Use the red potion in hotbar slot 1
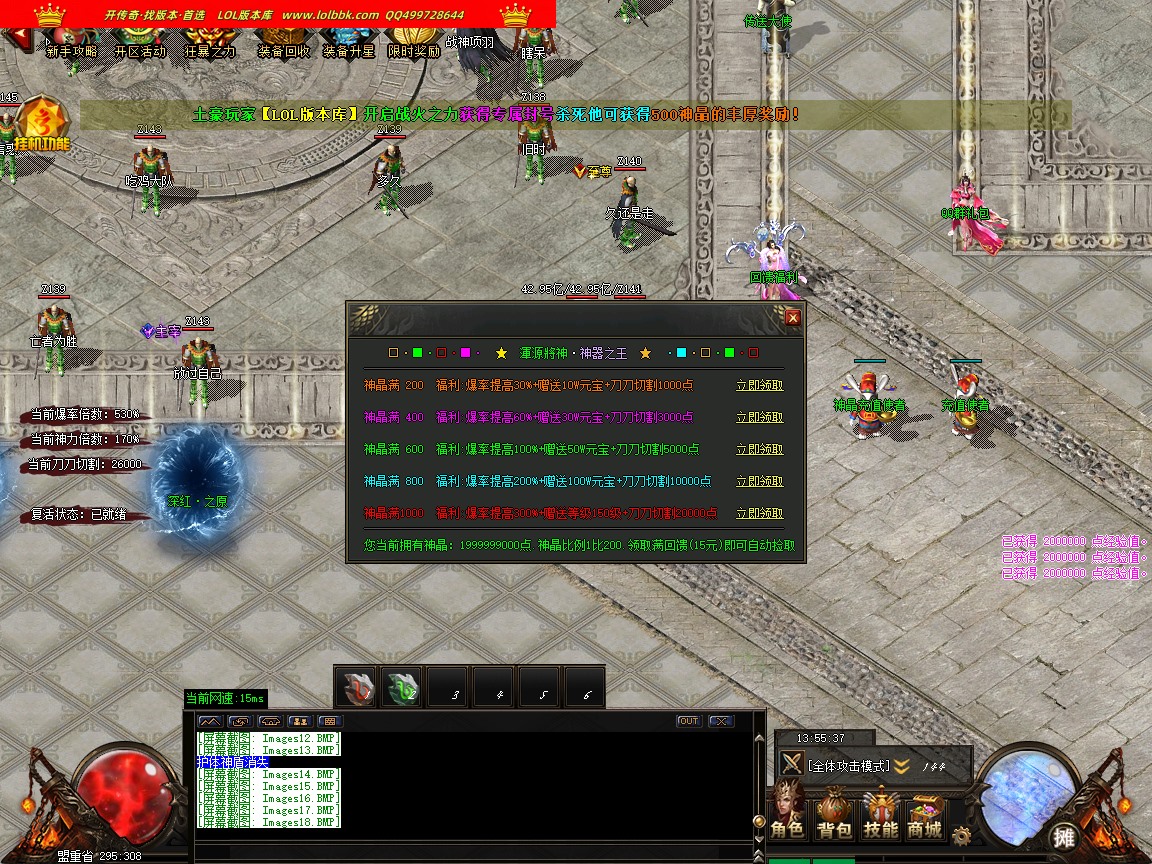Viewport: 1152px width, 864px height. pos(356,687)
